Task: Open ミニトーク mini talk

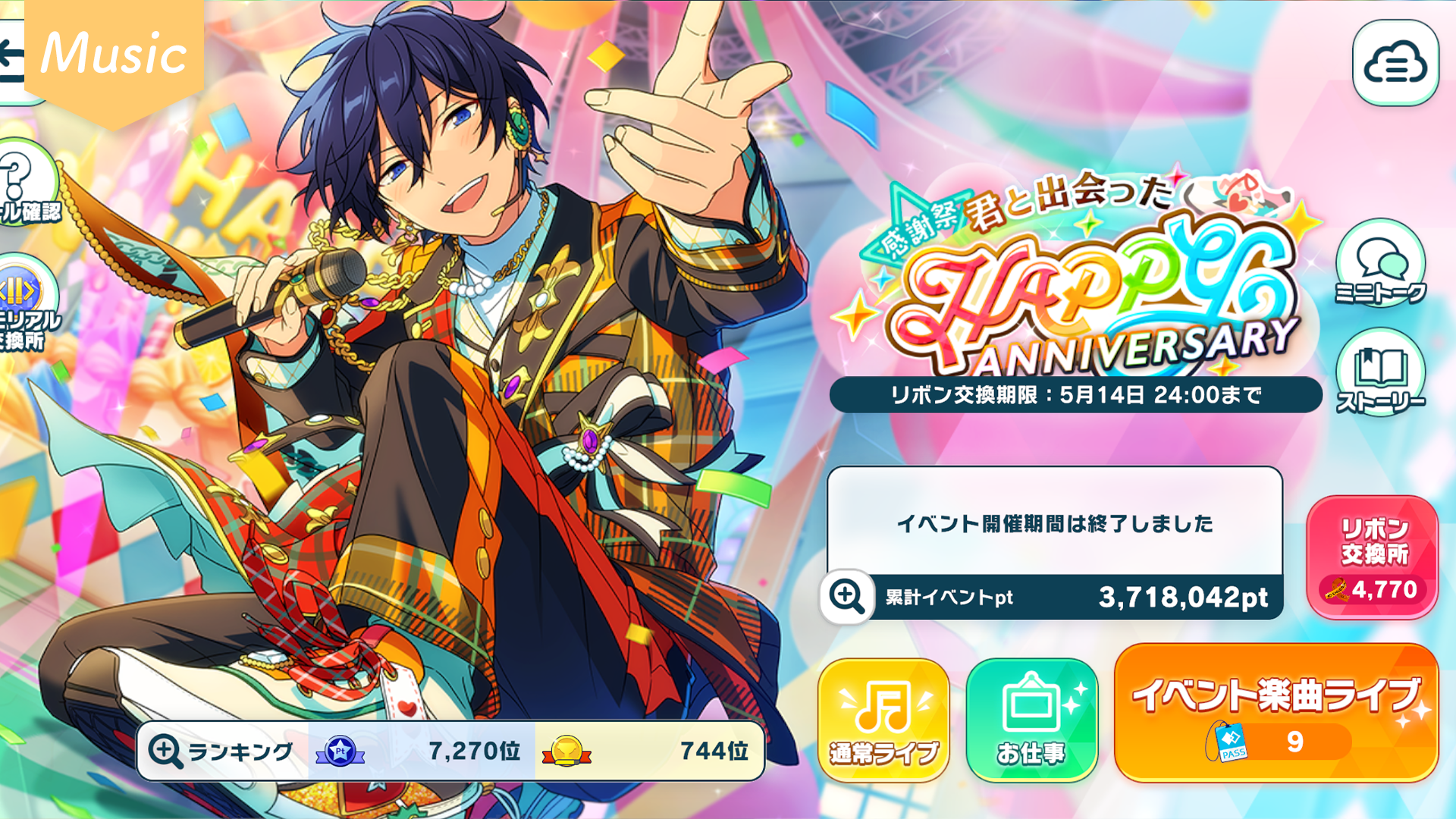Action: pyautogui.click(x=1379, y=265)
